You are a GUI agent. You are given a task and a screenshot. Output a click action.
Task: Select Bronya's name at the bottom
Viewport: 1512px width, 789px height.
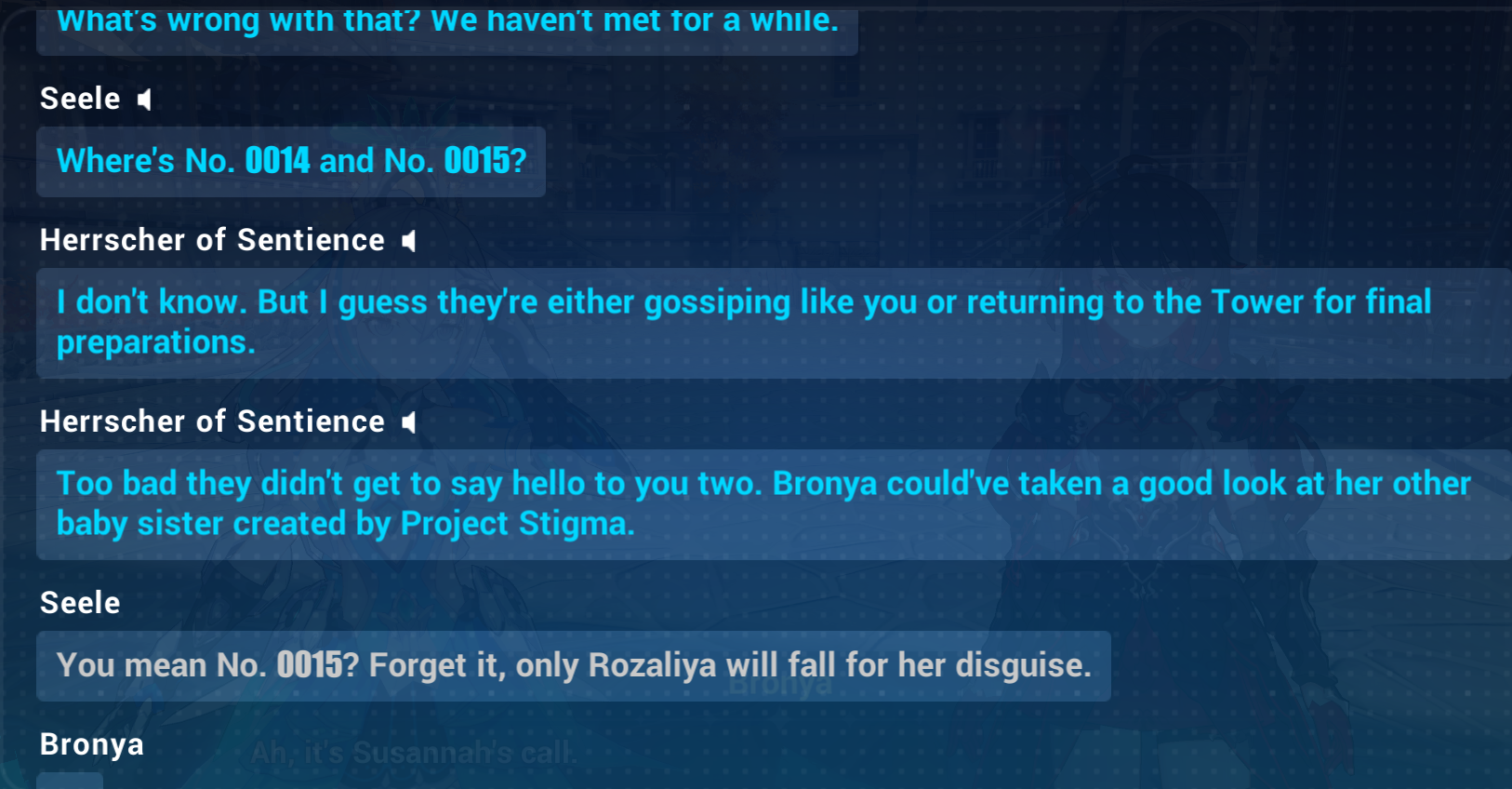pyautogui.click(x=91, y=744)
